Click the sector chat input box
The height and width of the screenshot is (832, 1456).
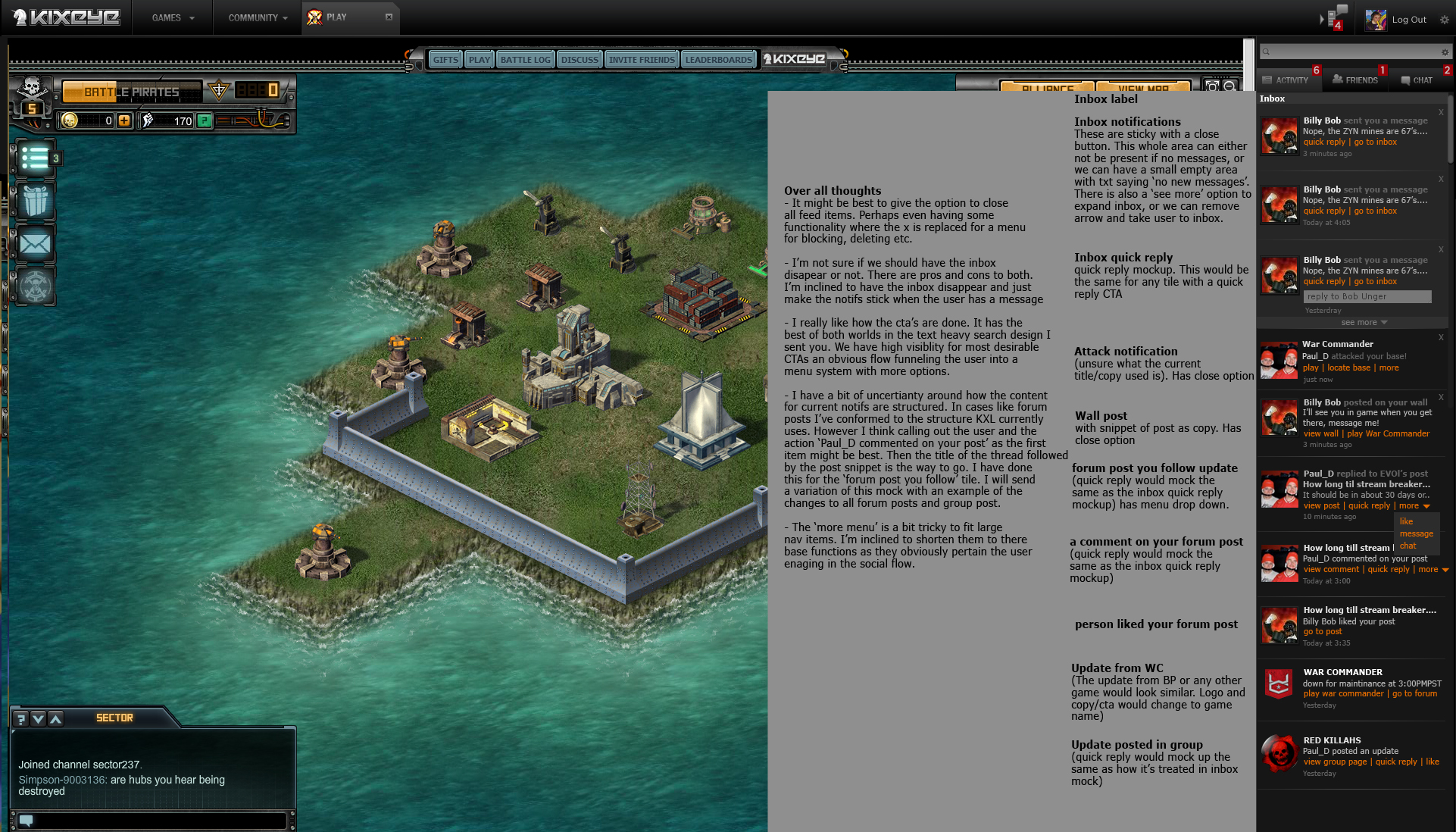pyautogui.click(x=161, y=820)
